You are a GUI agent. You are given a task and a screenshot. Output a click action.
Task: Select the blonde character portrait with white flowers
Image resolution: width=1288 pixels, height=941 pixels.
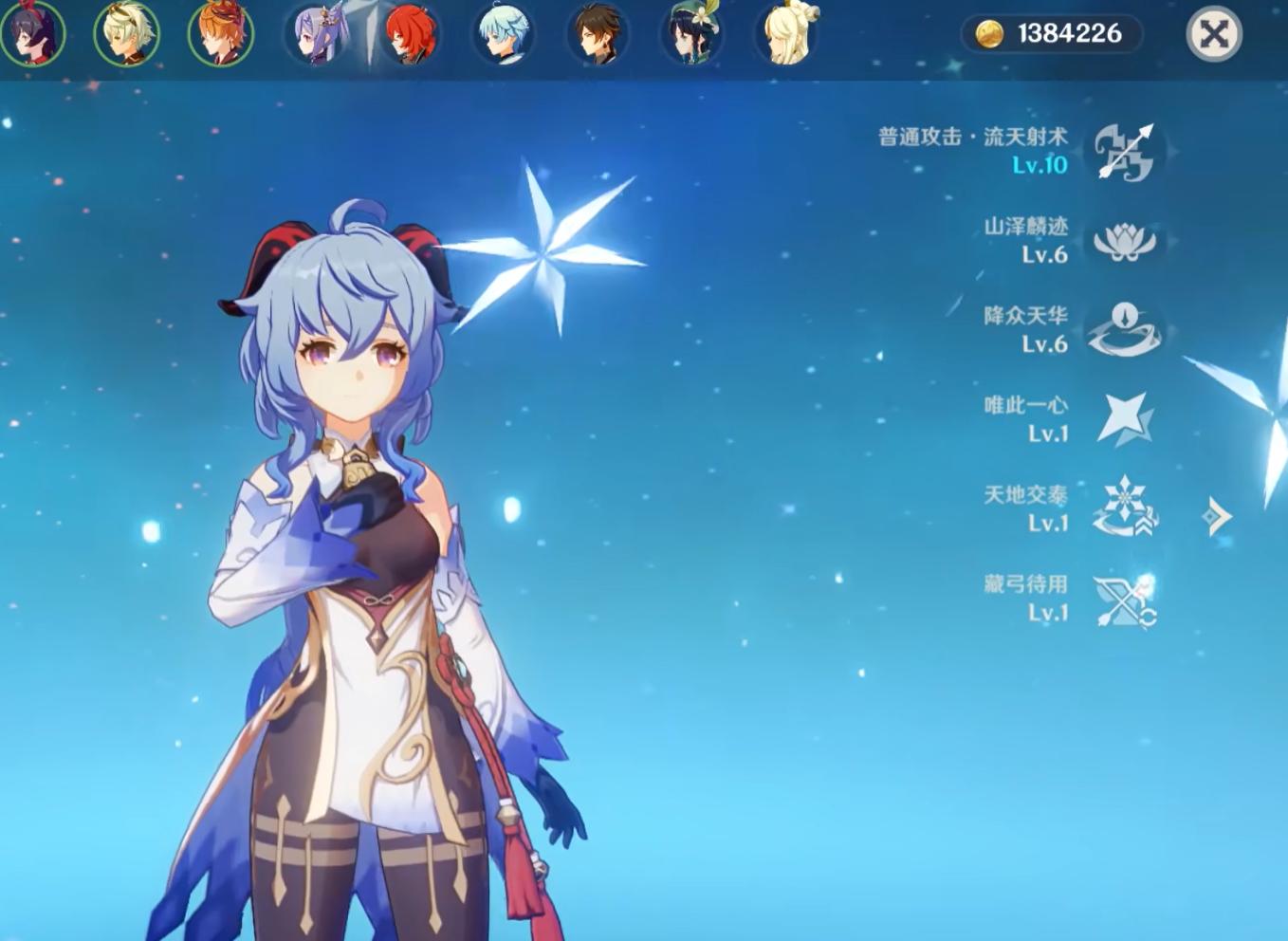click(x=786, y=34)
